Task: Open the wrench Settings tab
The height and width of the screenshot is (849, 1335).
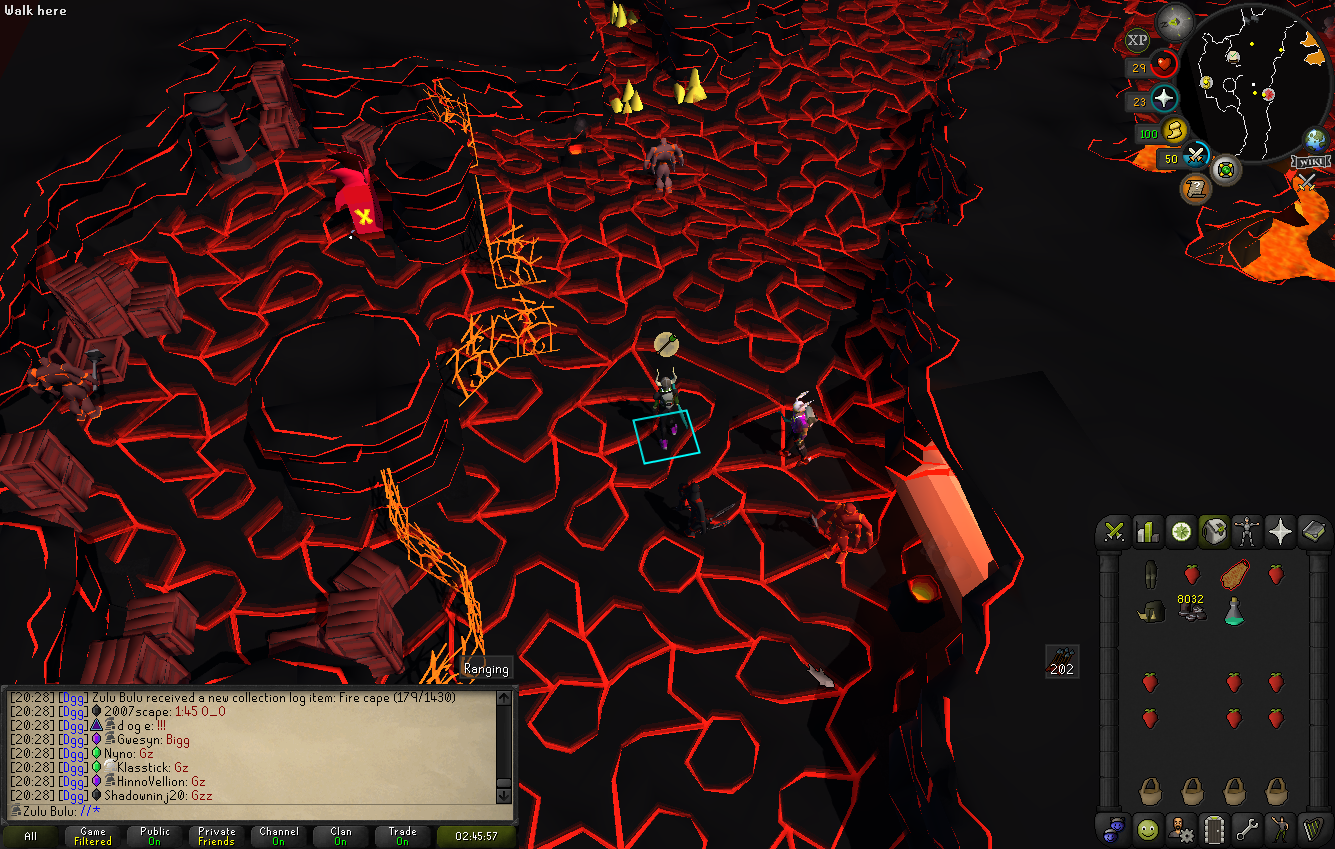Action: click(x=1247, y=829)
